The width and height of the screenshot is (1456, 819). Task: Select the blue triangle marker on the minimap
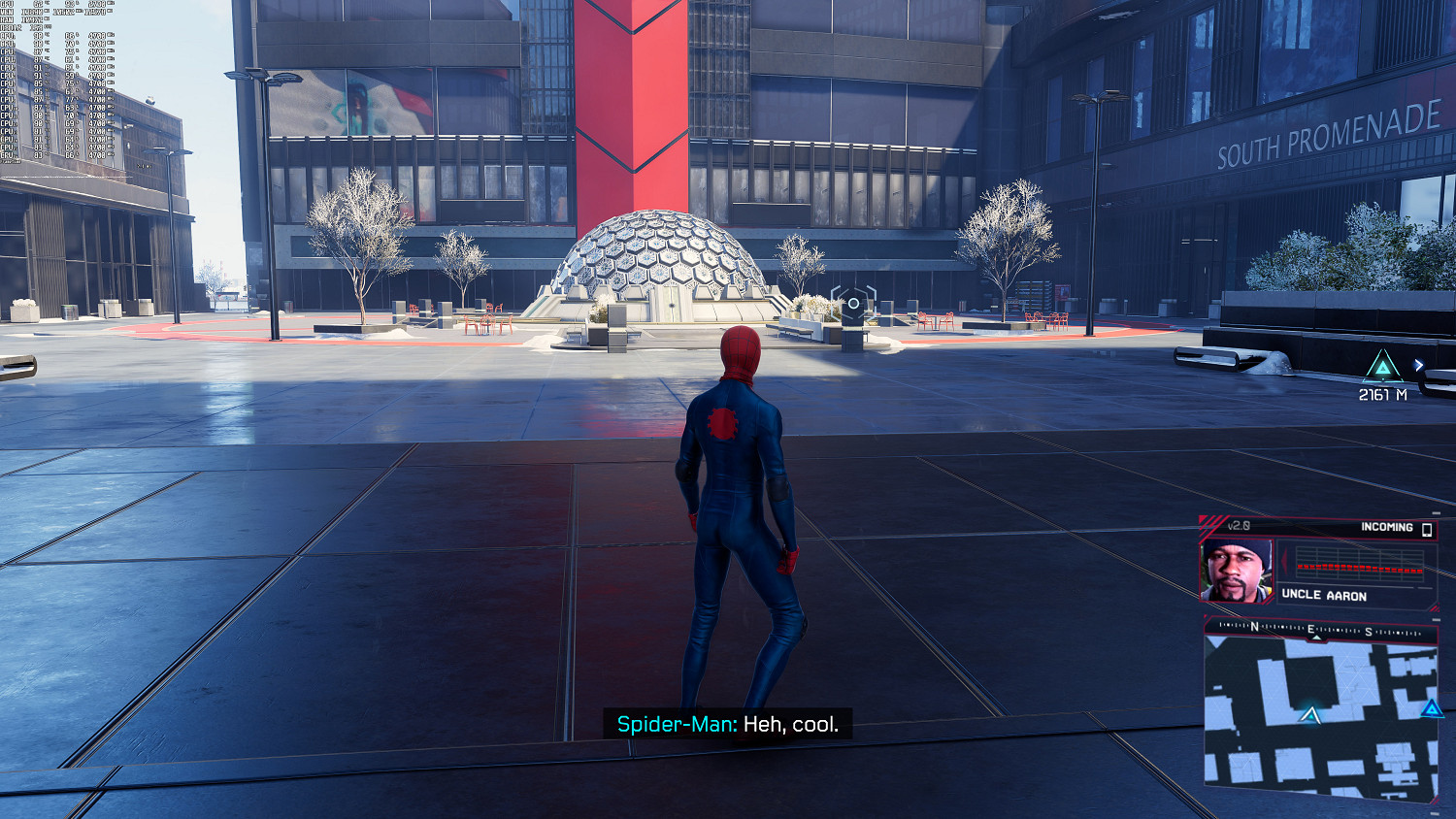click(1431, 709)
